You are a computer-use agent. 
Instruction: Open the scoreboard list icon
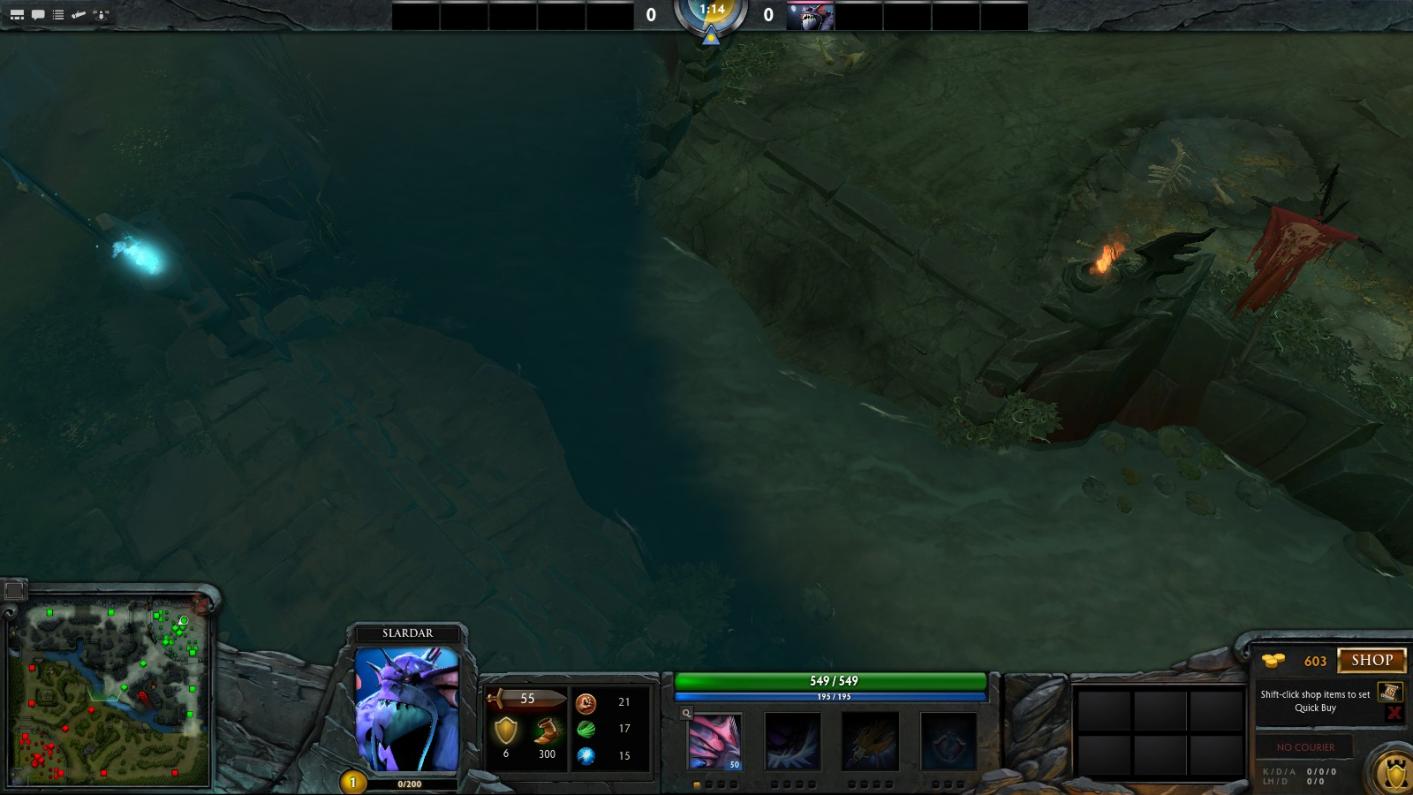click(58, 14)
